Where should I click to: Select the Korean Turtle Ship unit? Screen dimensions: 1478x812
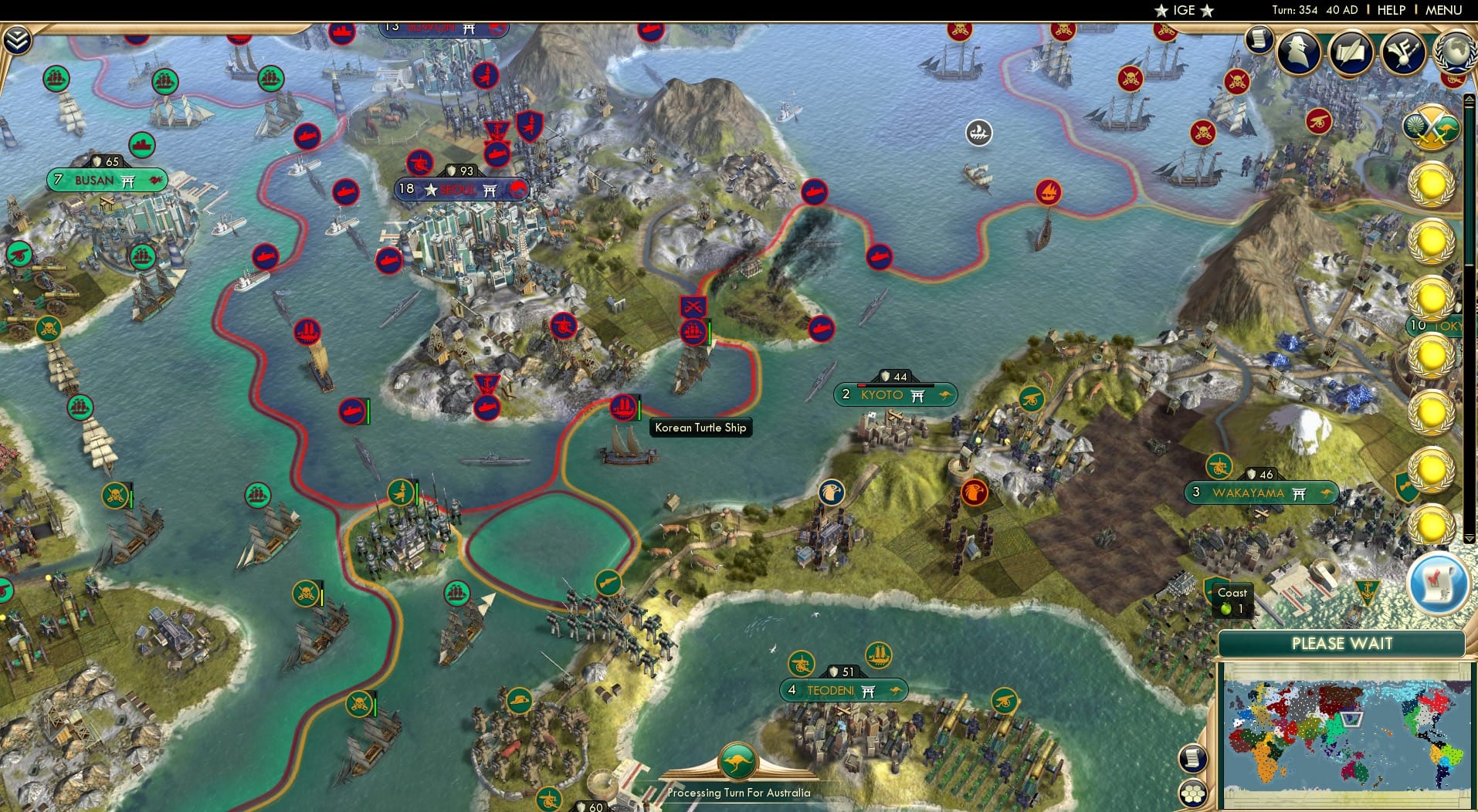(623, 409)
